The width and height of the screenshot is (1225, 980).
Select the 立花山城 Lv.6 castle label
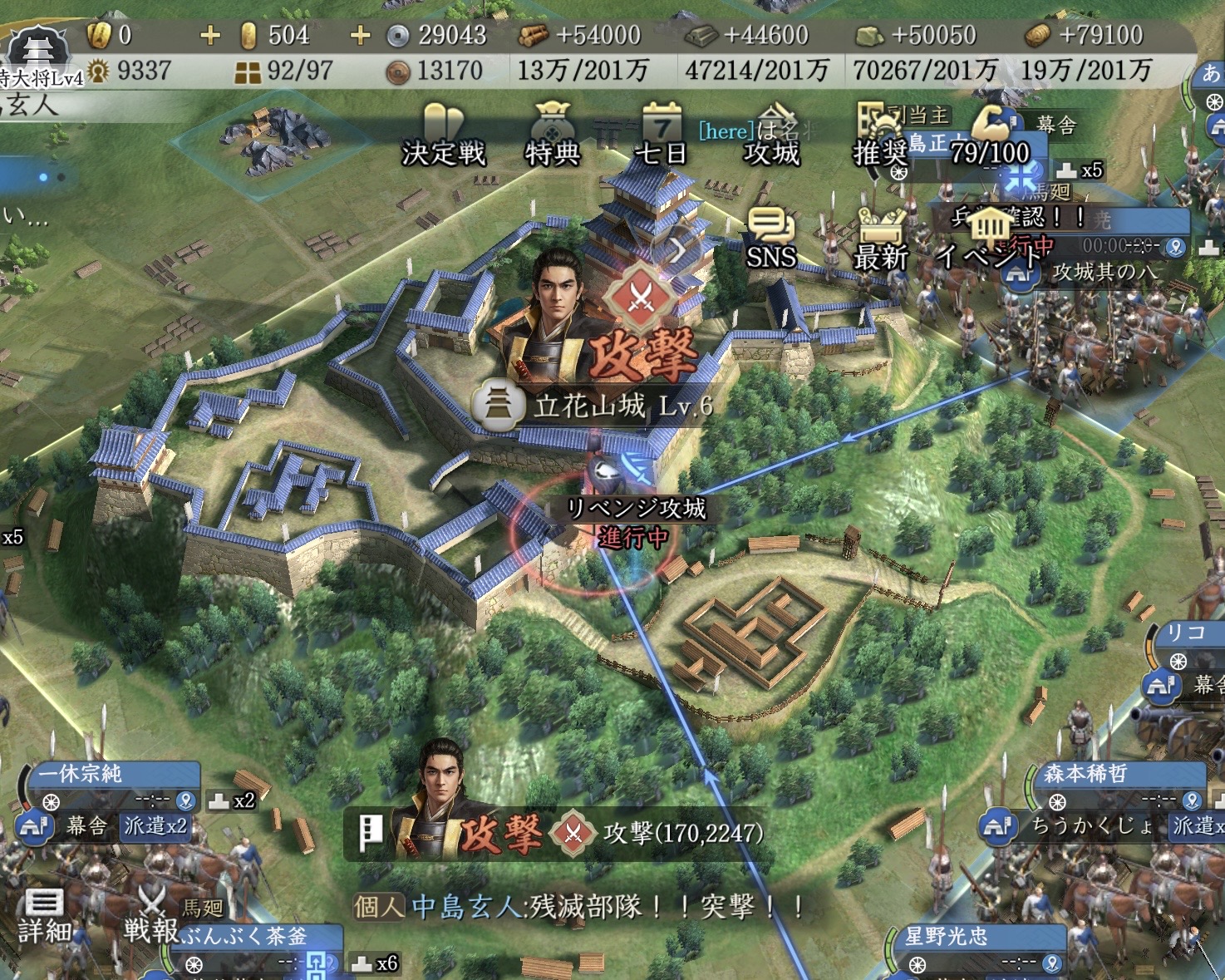(x=592, y=406)
